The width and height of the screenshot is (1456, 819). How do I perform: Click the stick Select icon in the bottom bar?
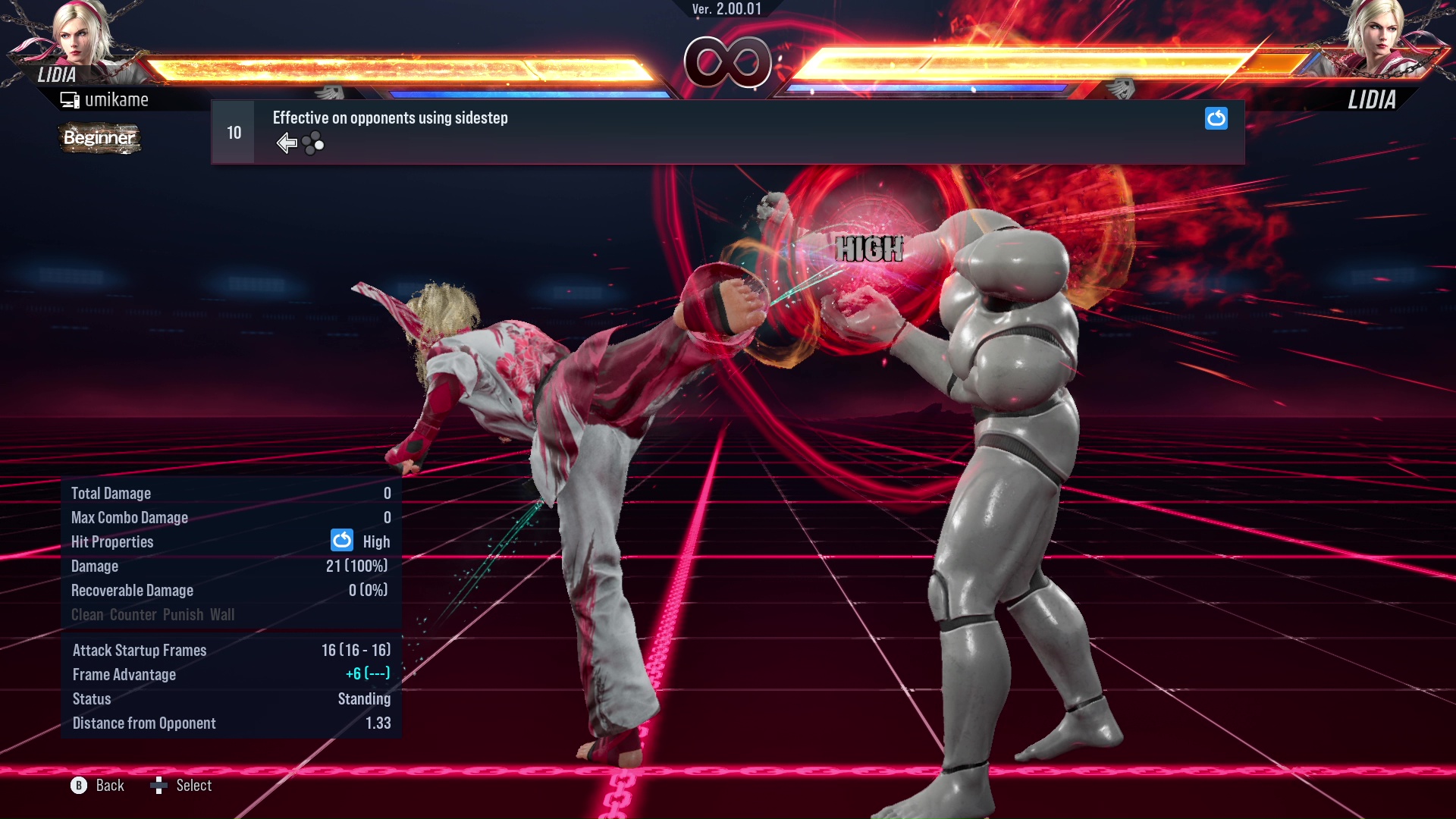[160, 786]
